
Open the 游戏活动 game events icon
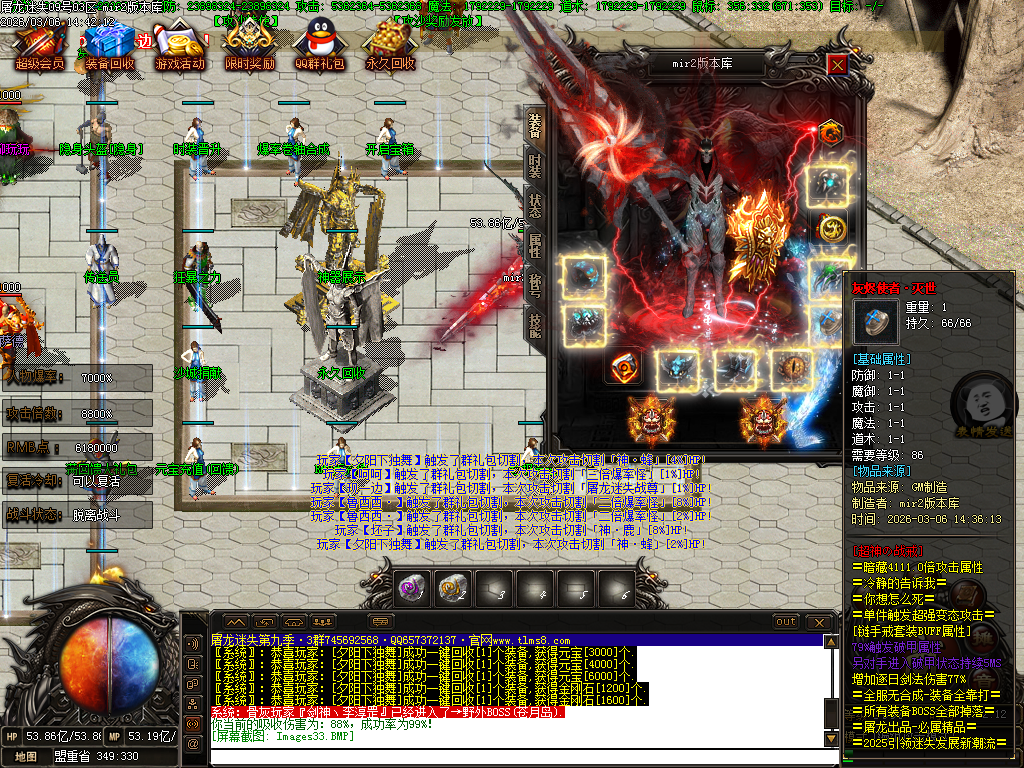[179, 45]
